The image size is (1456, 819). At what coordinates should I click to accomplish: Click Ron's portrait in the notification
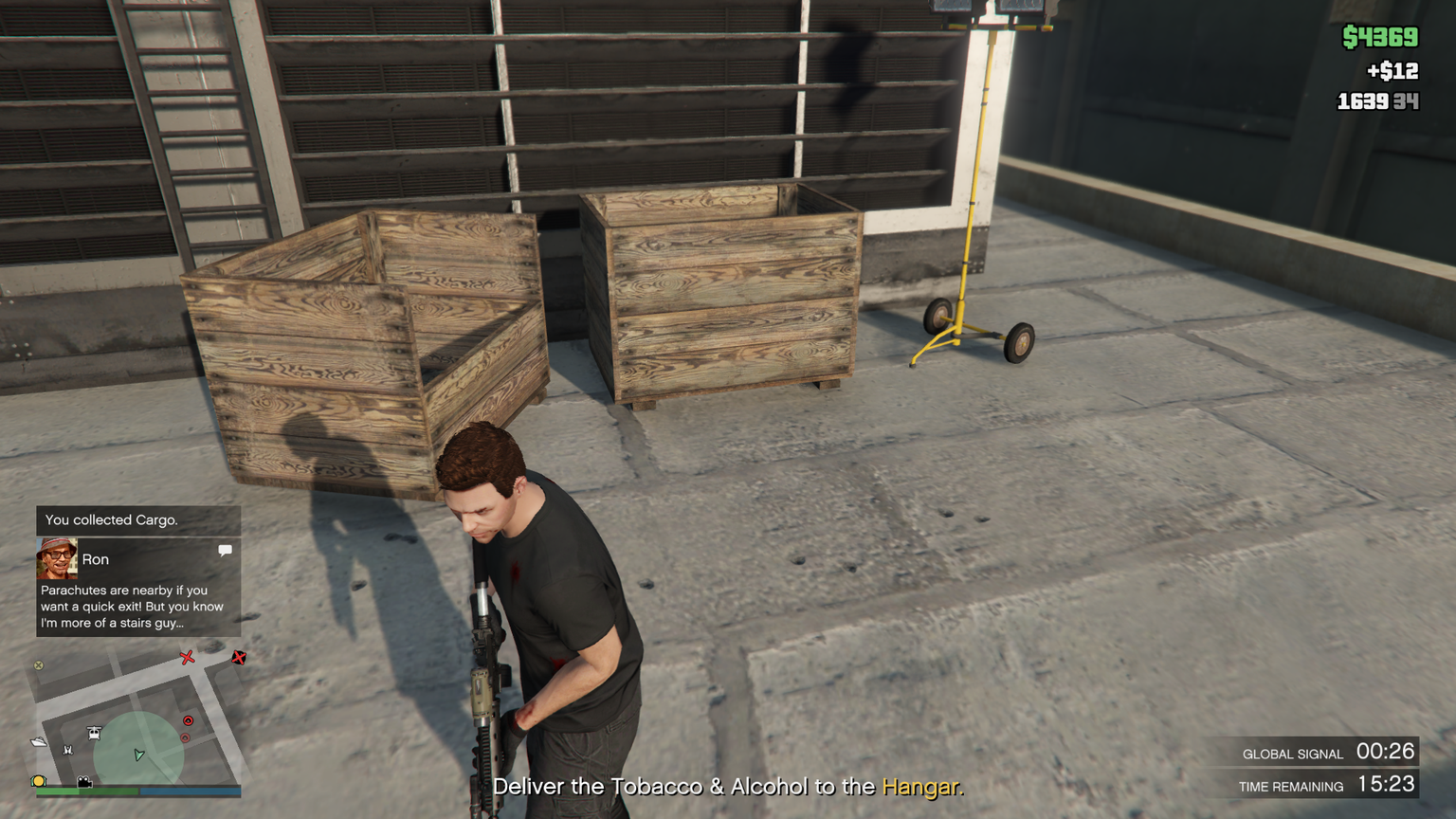coord(57,559)
